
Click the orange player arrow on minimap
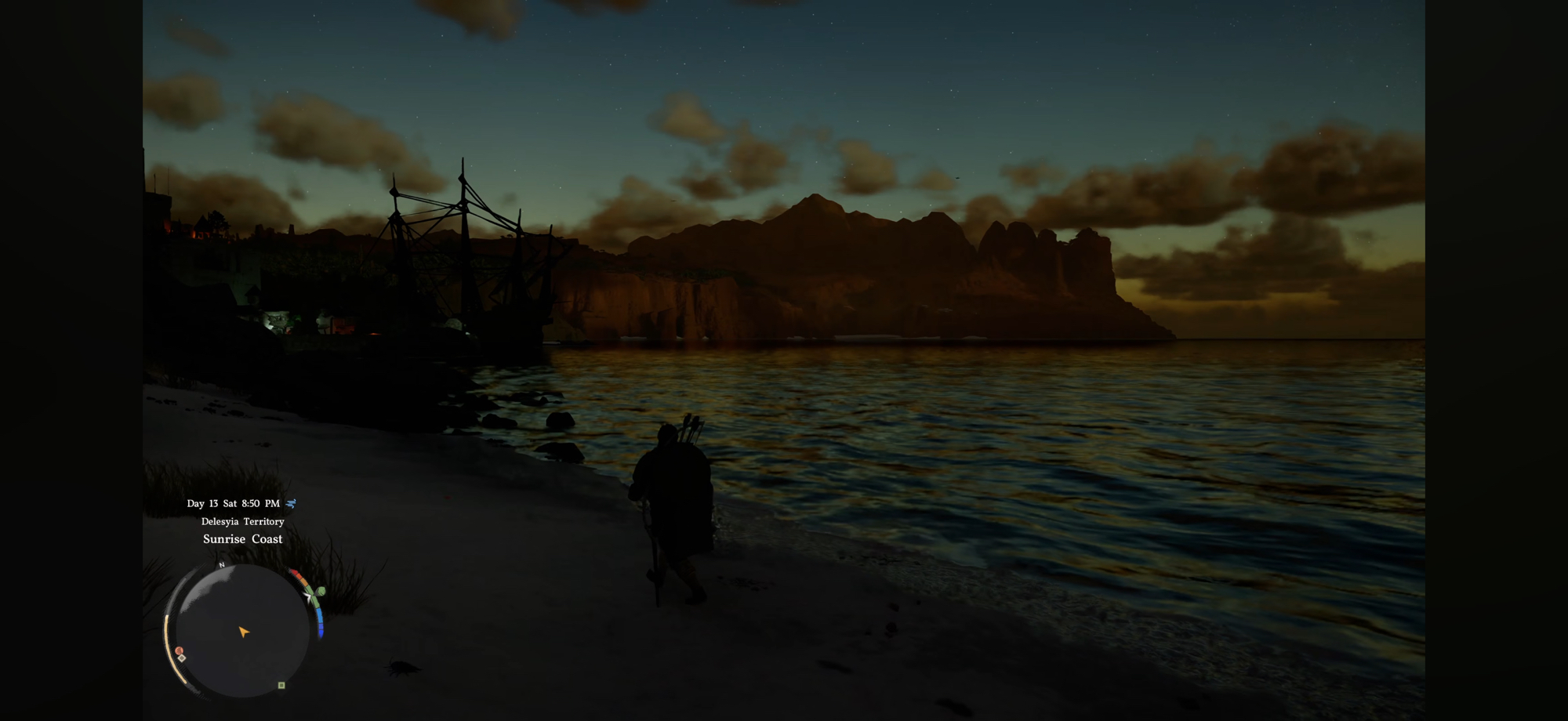243,632
